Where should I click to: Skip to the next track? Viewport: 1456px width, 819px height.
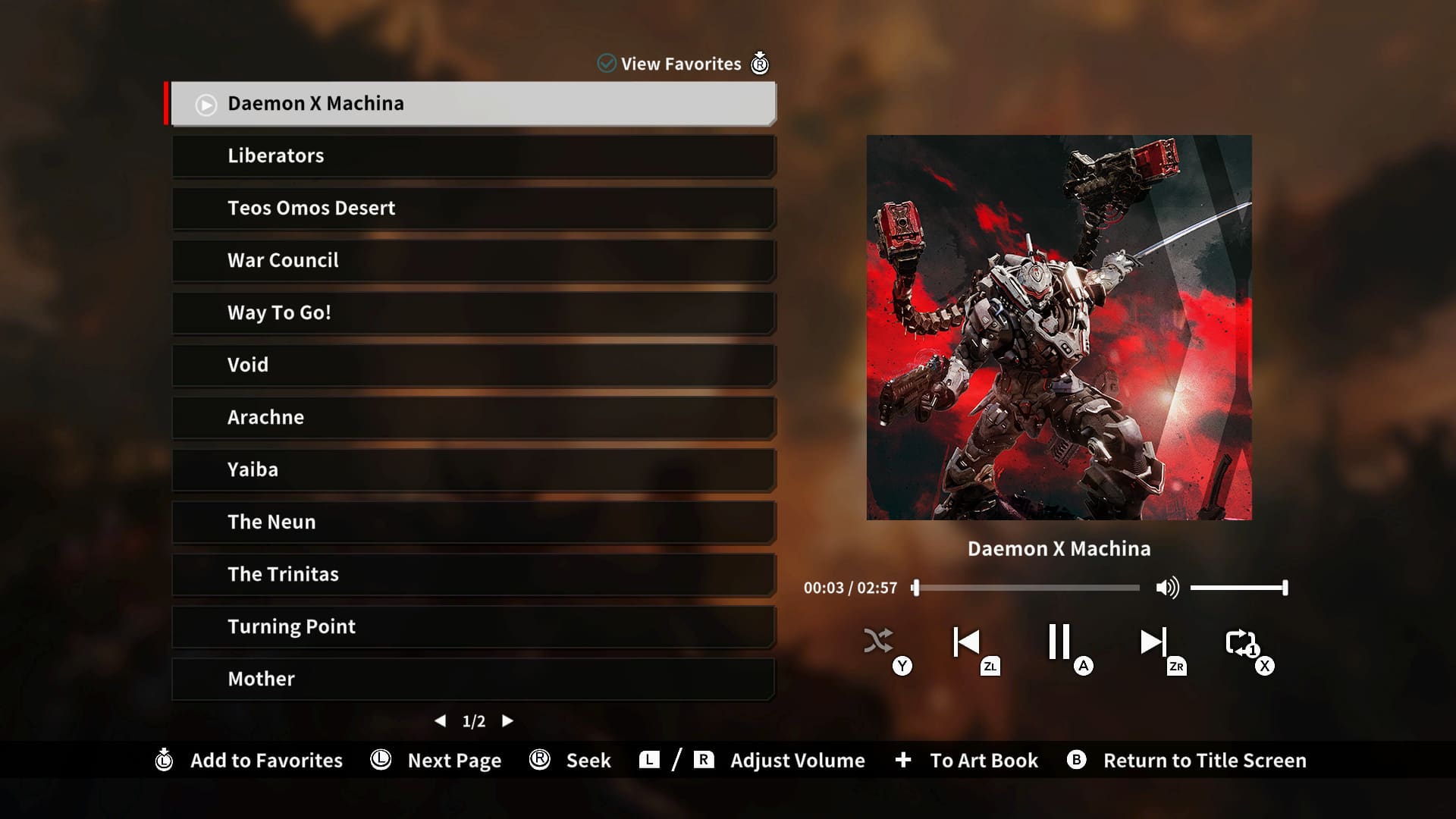(x=1153, y=642)
